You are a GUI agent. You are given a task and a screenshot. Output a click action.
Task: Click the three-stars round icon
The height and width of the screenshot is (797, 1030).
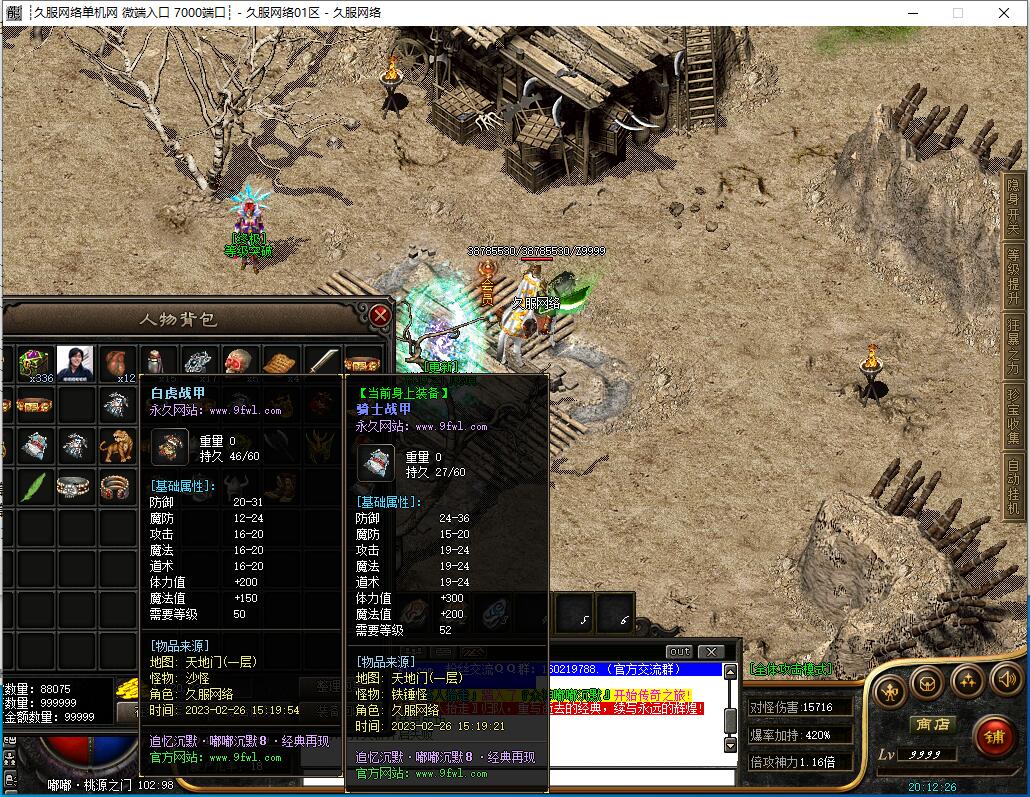(x=966, y=682)
